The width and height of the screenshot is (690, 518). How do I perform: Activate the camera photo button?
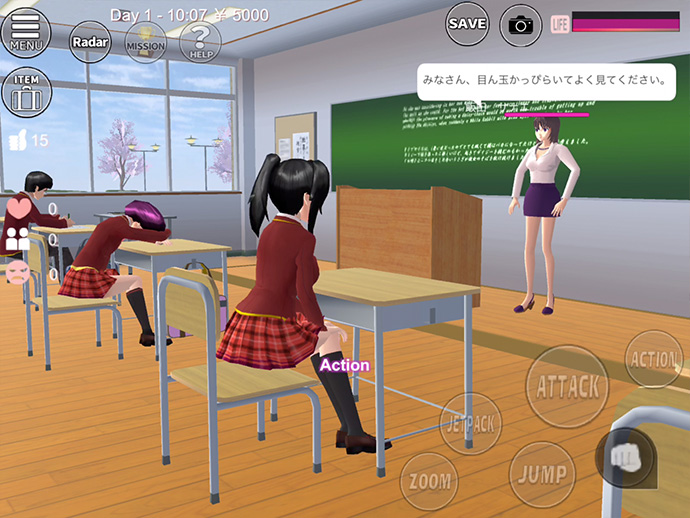pyautogui.click(x=520, y=24)
